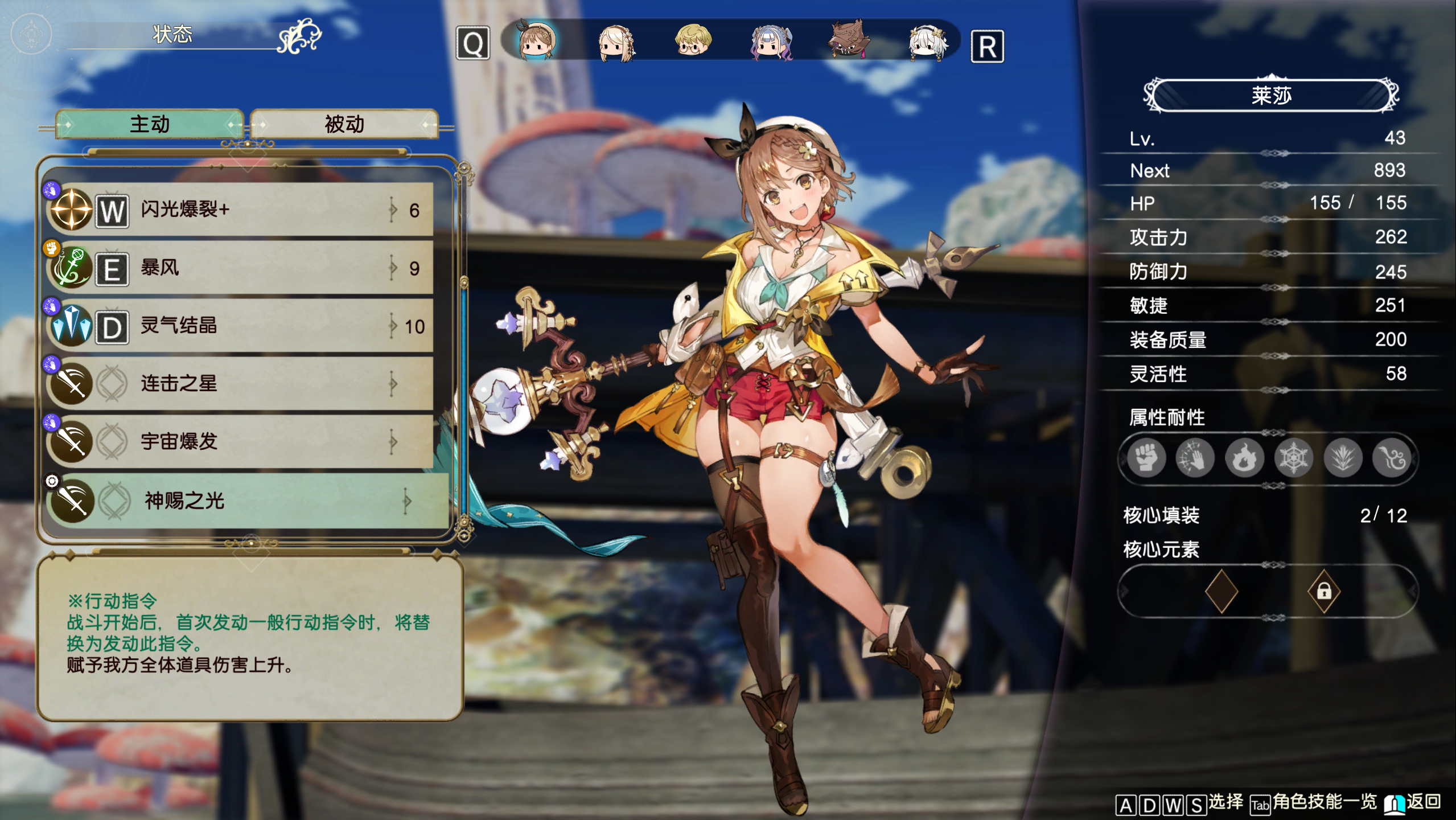Choose the 暴风 skill entry

(239, 268)
